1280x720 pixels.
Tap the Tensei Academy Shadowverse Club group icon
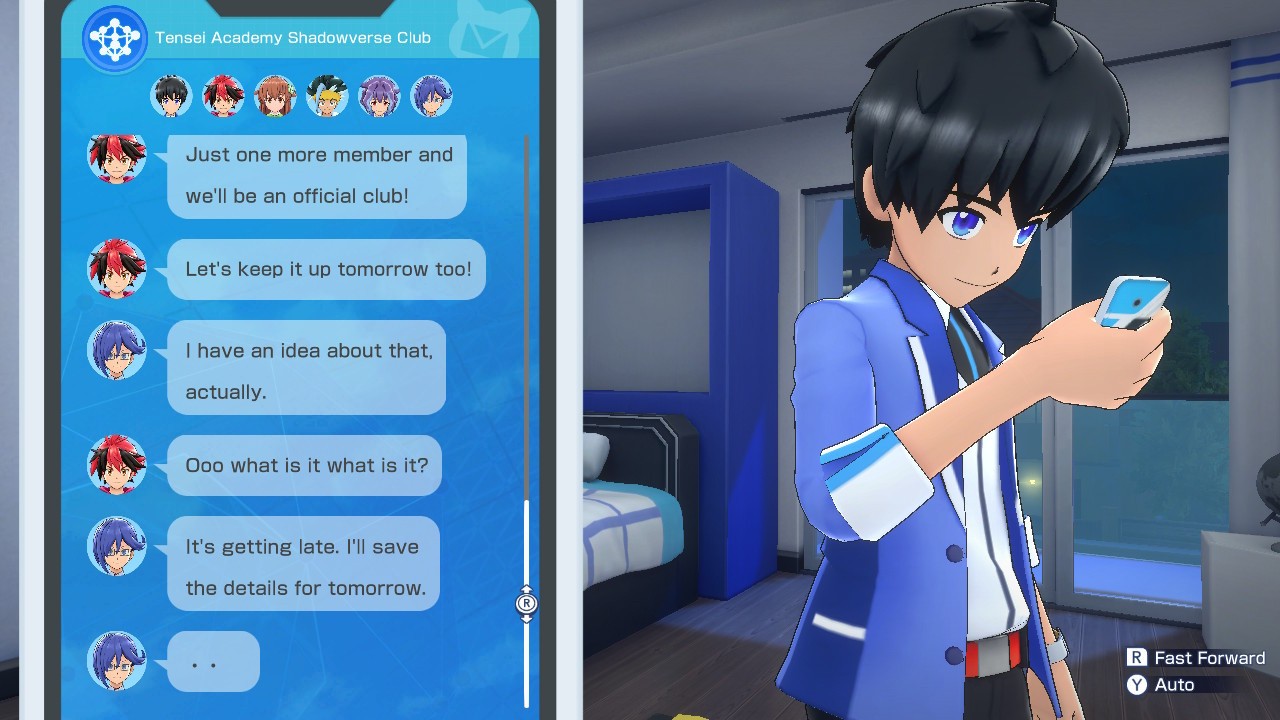tap(114, 38)
